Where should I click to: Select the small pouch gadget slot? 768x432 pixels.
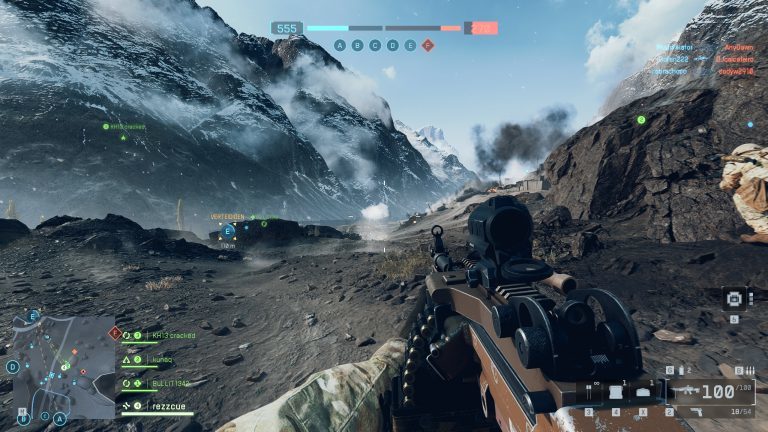click(x=643, y=393)
